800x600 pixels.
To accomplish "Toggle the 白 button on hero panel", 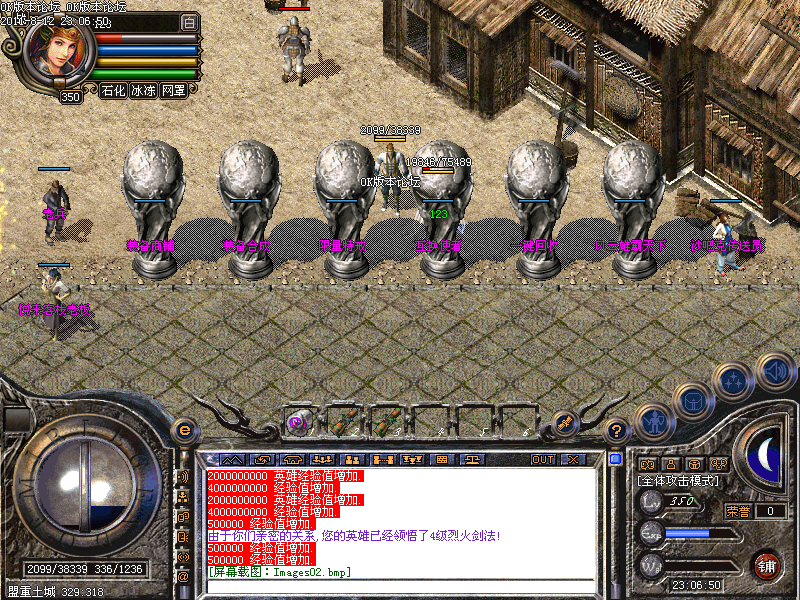I will [x=190, y=21].
